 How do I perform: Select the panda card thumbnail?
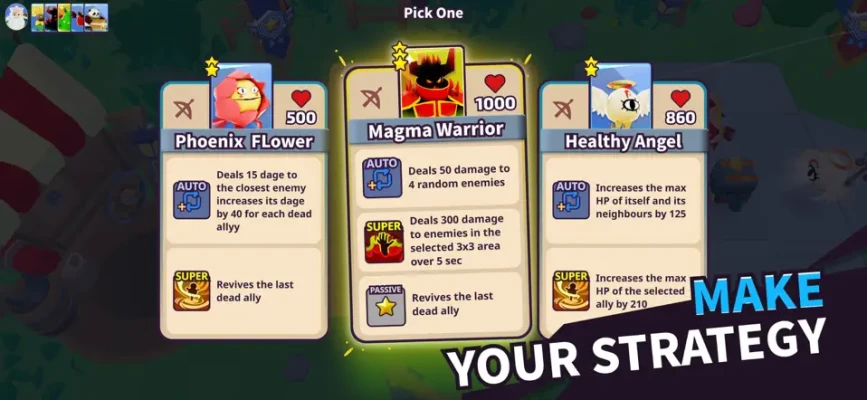tap(97, 17)
